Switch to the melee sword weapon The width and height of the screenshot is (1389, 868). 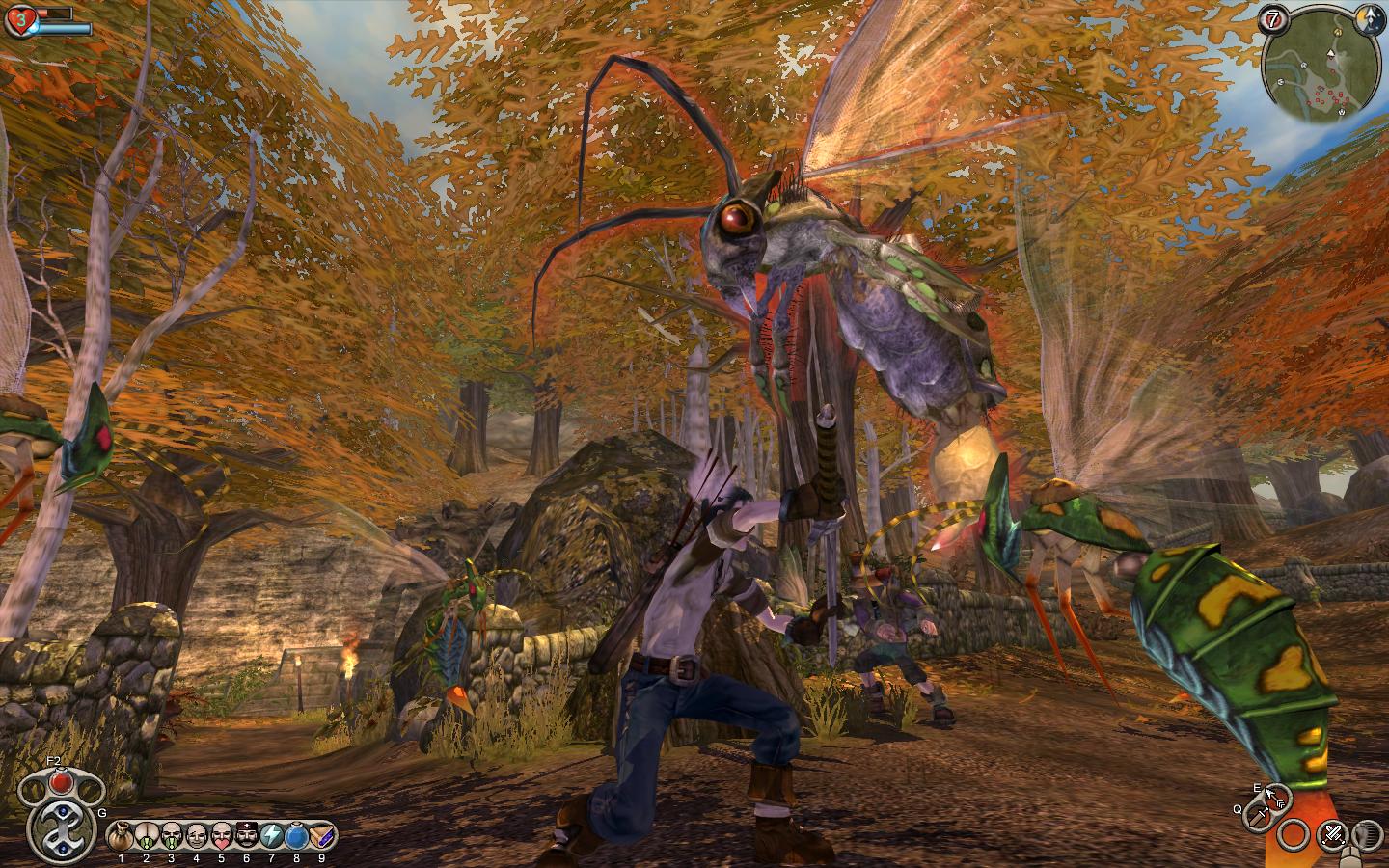(1256, 817)
